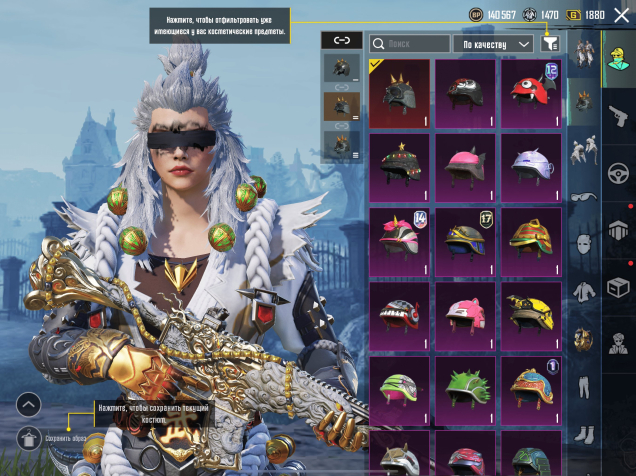Click the search field above the helmets
Viewport: 636px width, 476px height.
click(410, 44)
